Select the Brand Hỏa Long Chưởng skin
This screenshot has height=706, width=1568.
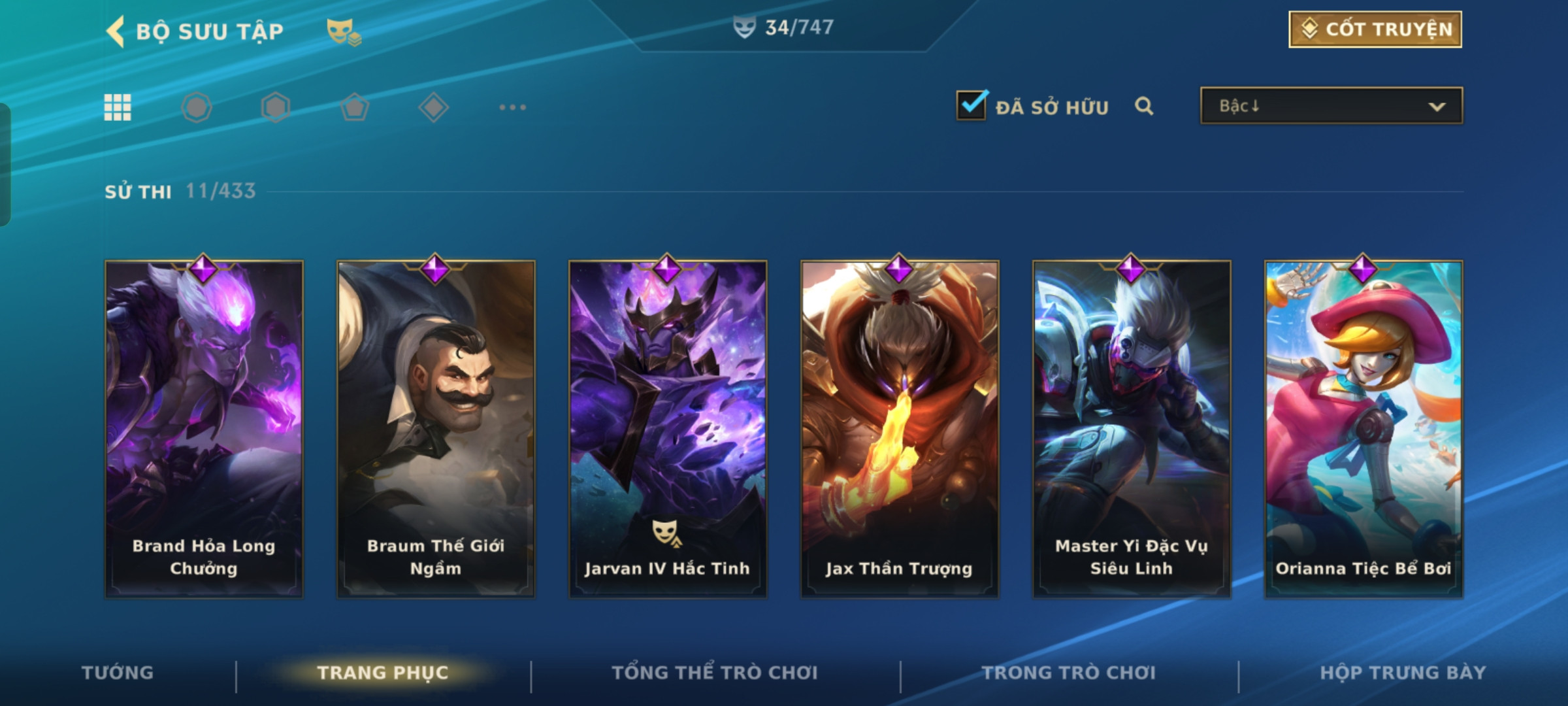[x=204, y=429]
